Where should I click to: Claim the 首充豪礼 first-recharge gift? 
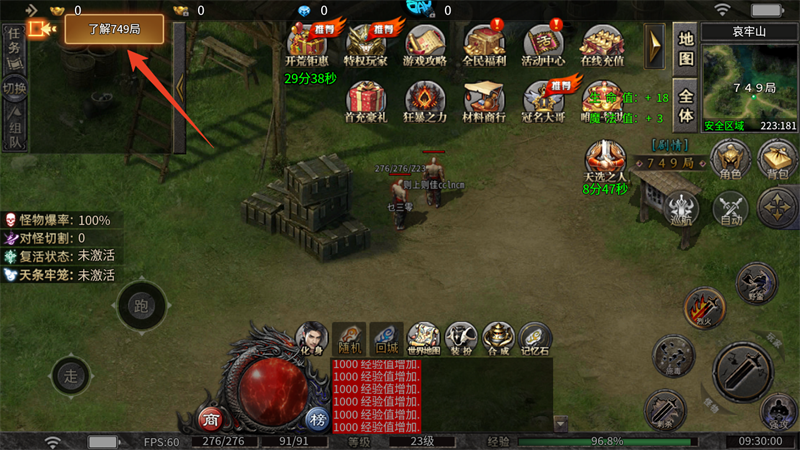[x=366, y=101]
